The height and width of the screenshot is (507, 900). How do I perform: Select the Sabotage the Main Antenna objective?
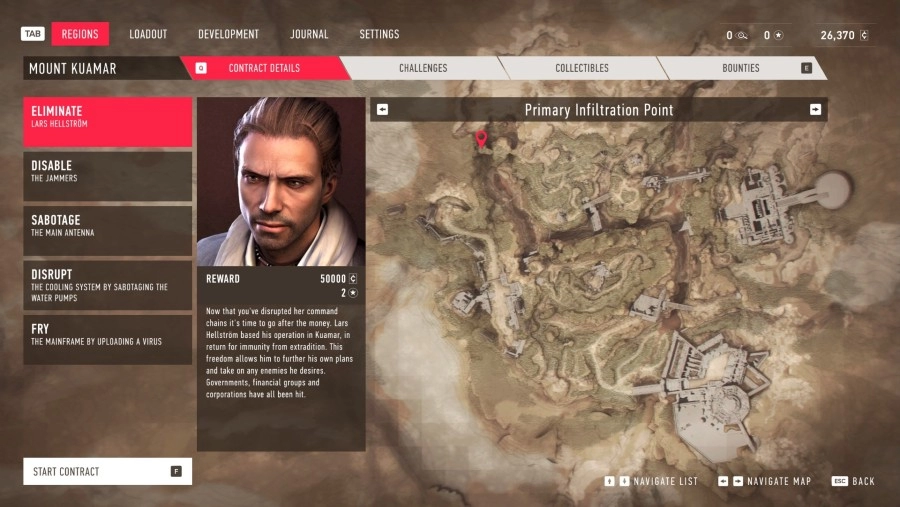click(x=108, y=230)
